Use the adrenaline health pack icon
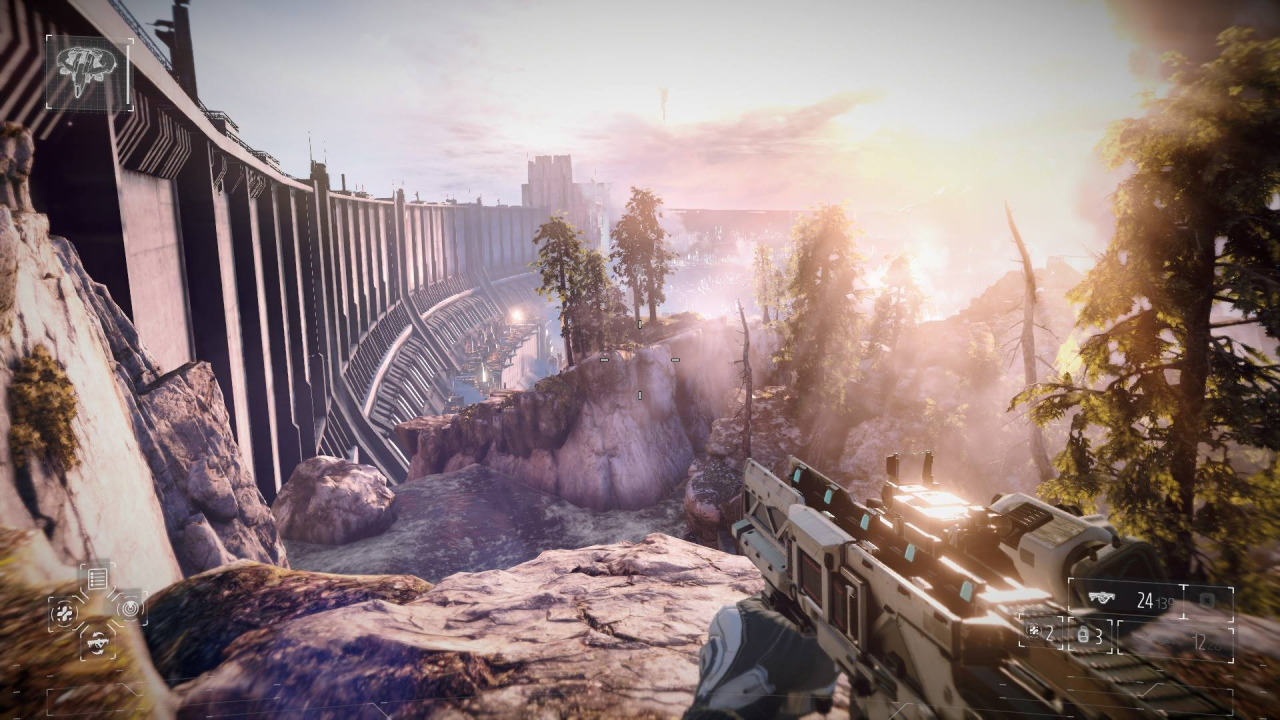 66,611
